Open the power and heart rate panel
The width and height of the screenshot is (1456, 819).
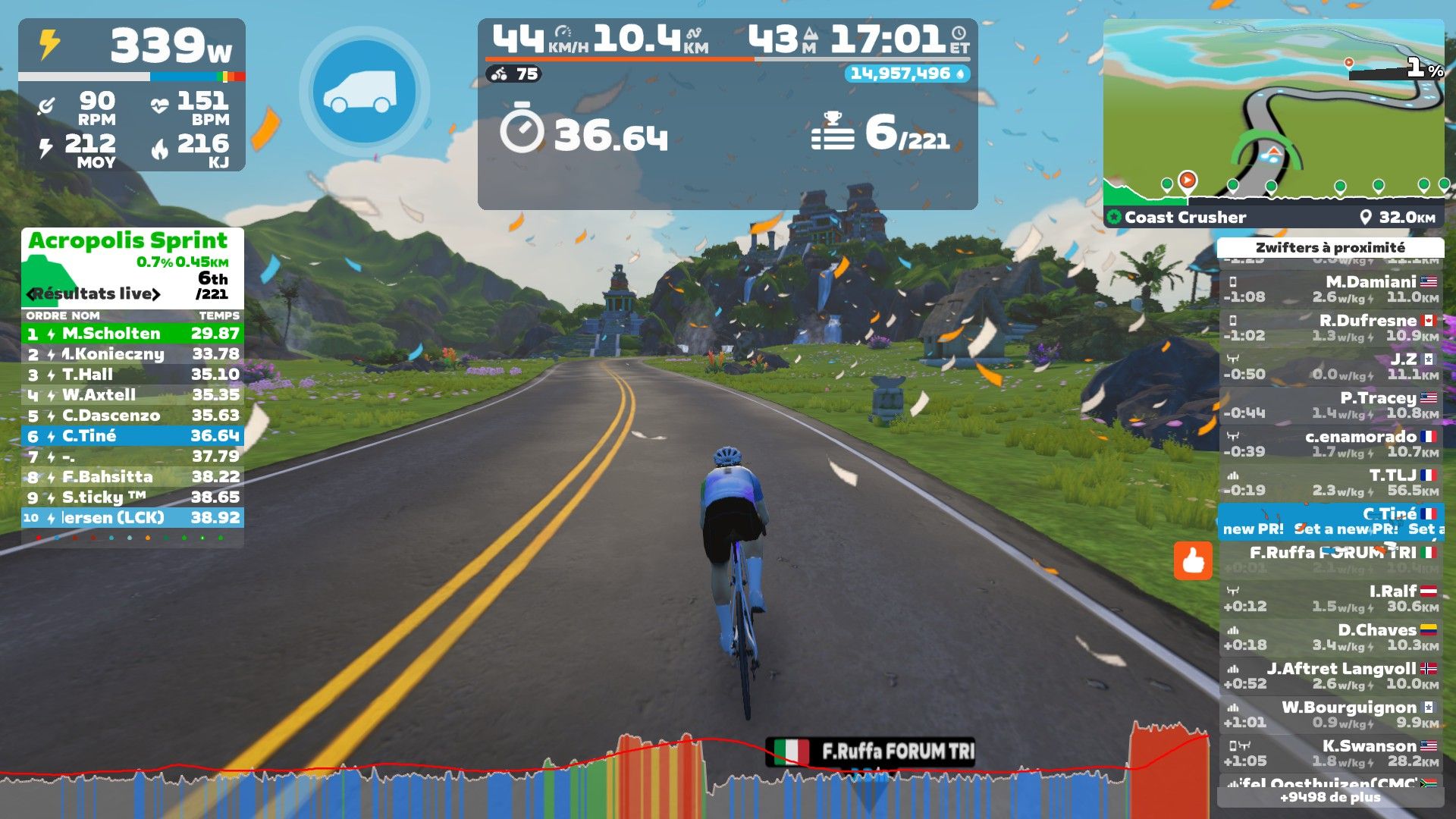click(132, 95)
